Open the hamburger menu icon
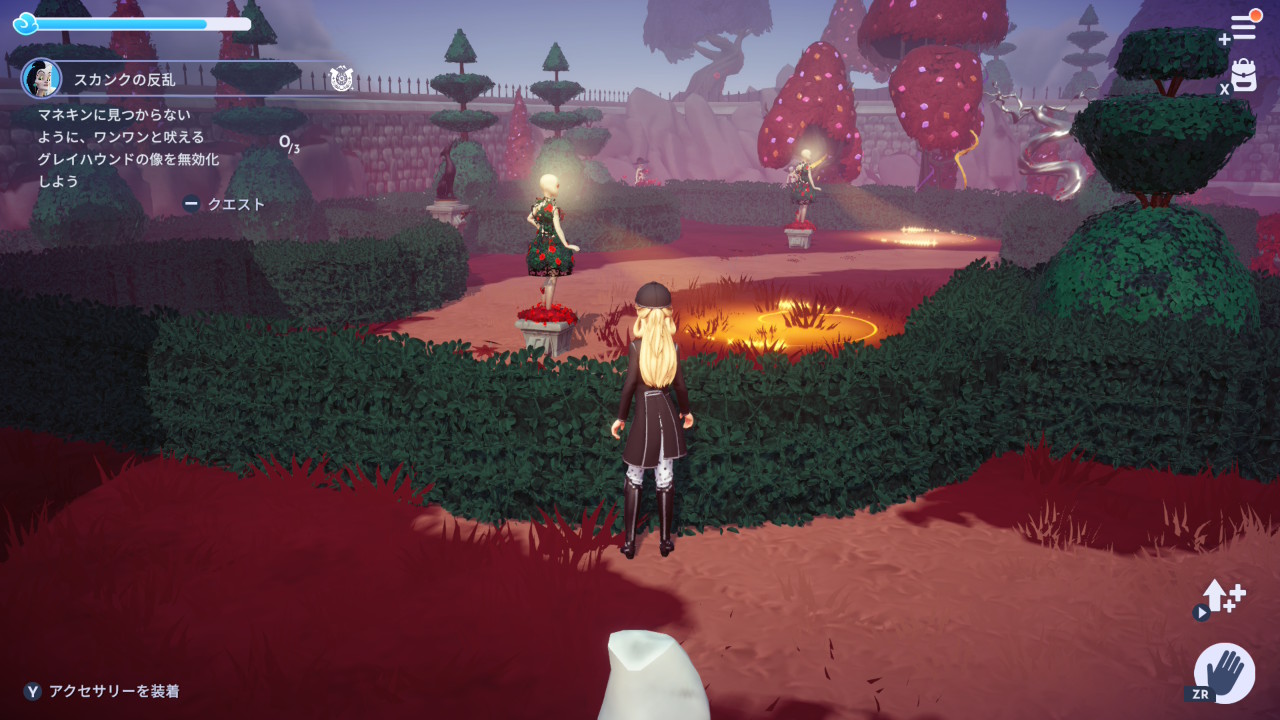The width and height of the screenshot is (1280, 720). 1243,26
